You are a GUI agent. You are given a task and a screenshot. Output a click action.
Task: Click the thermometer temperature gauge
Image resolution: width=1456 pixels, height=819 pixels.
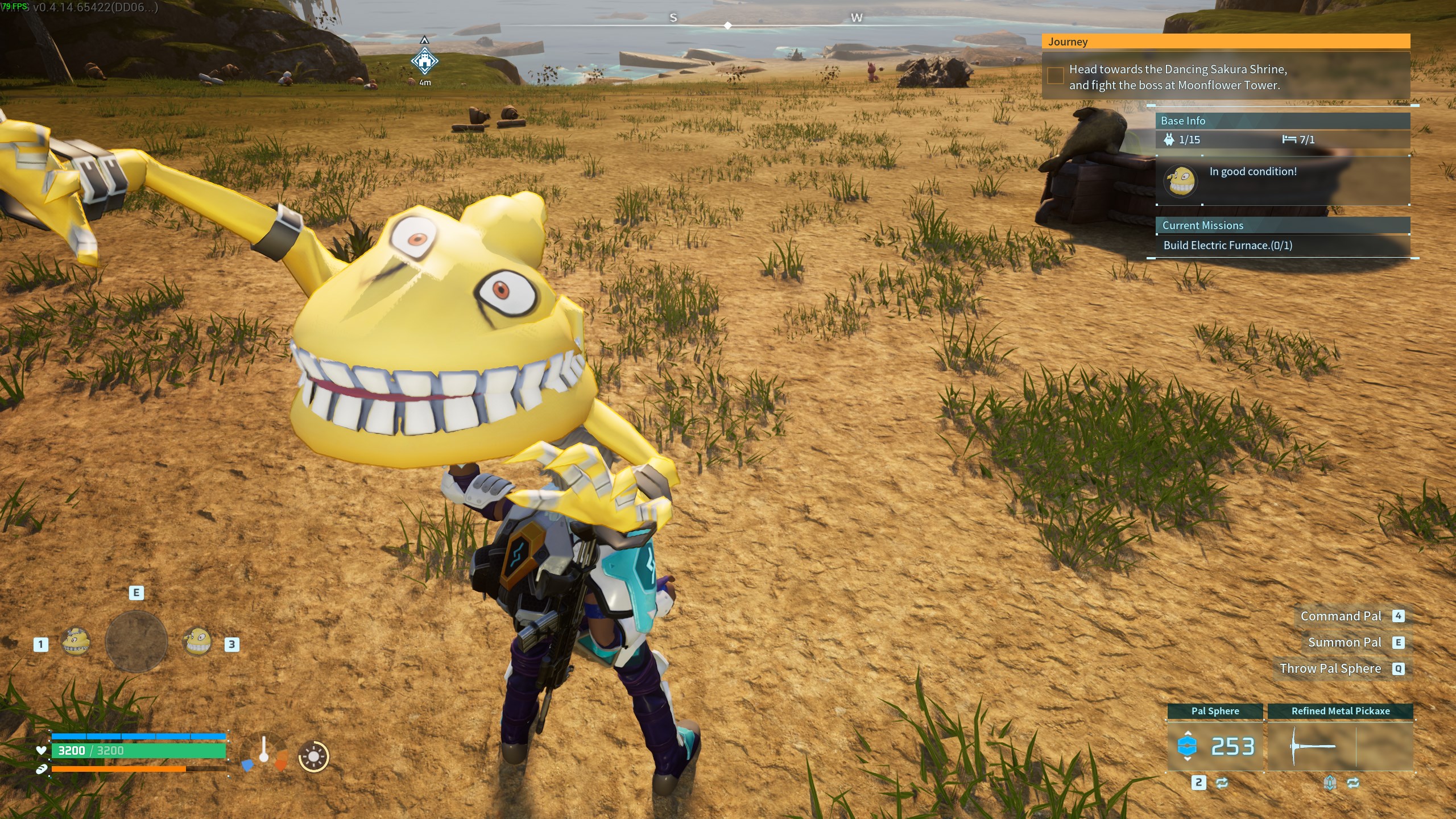(x=264, y=751)
